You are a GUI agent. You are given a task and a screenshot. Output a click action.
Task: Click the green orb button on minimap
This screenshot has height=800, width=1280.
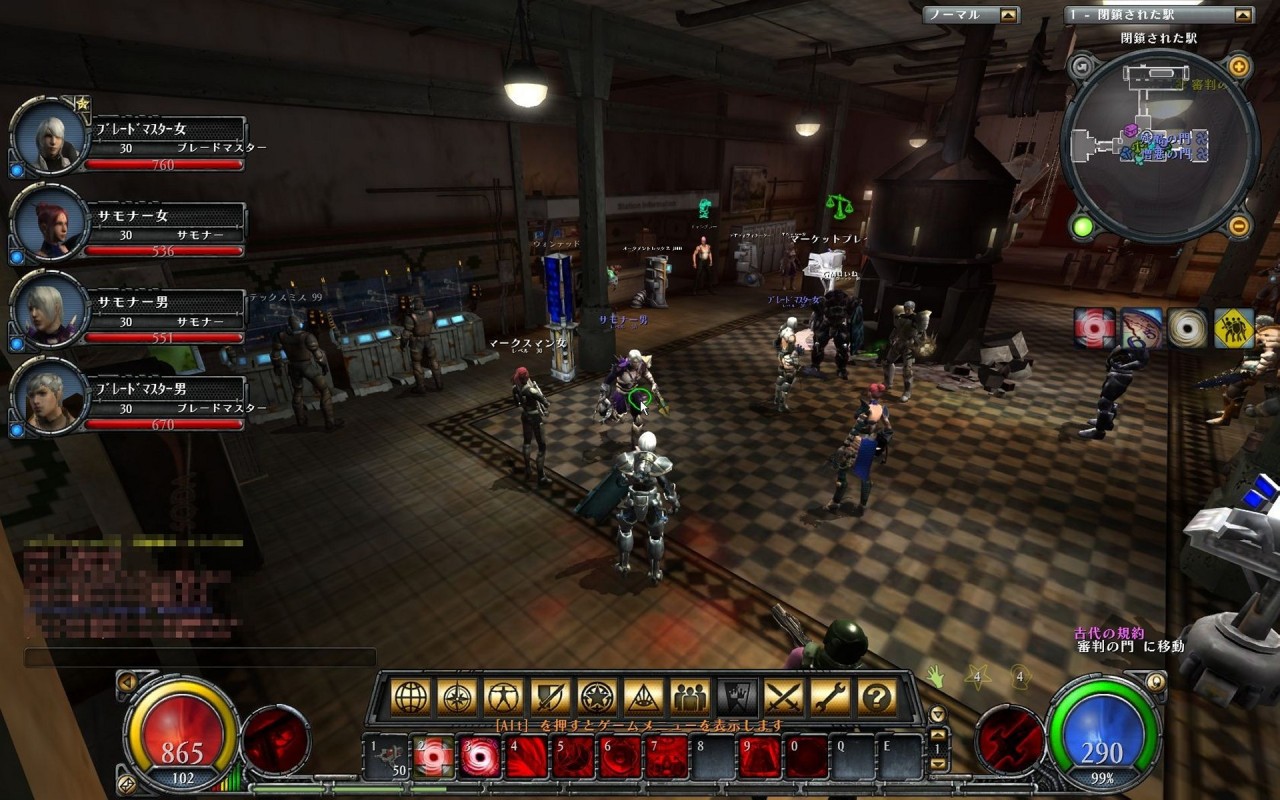[1082, 226]
